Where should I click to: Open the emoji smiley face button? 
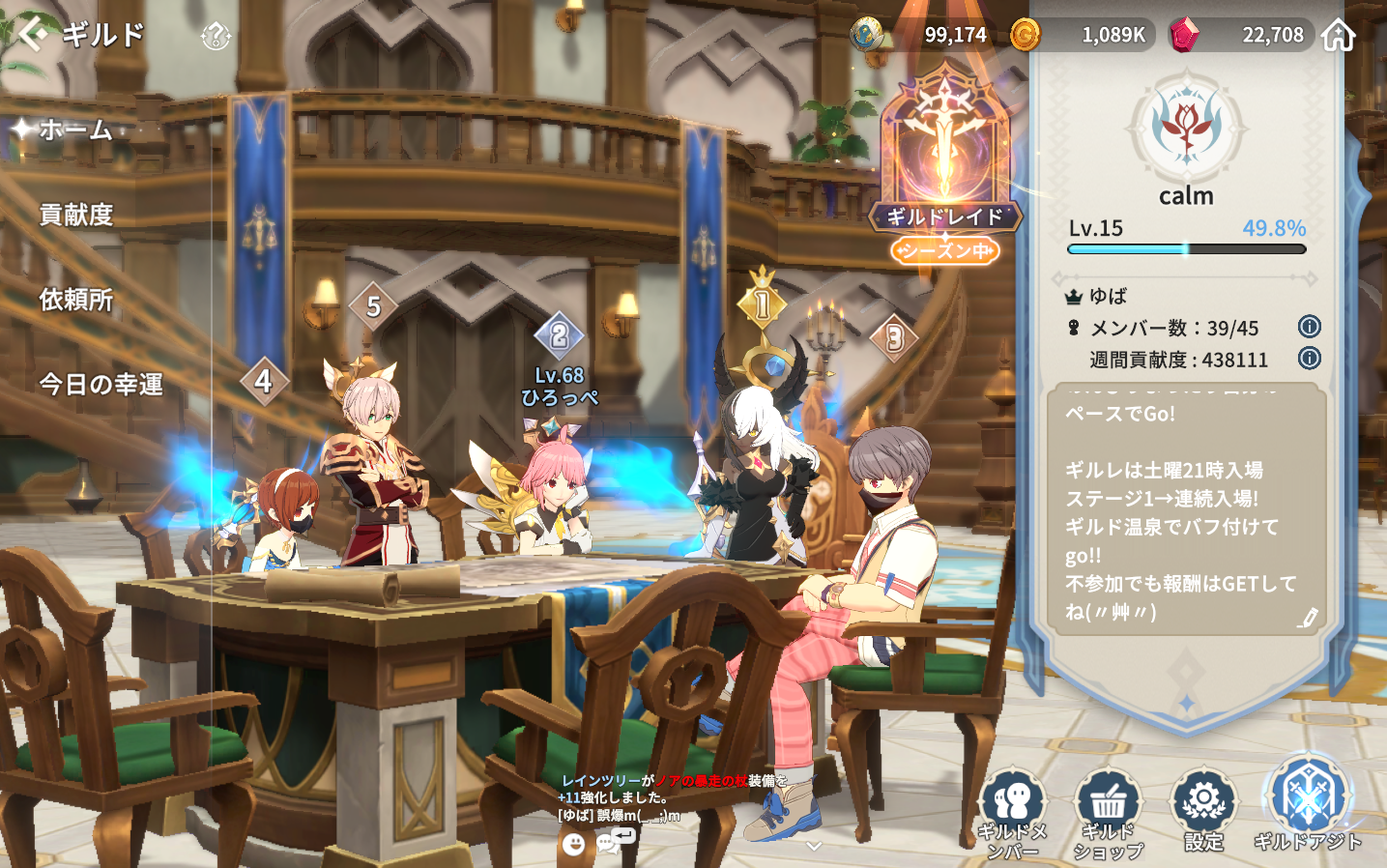click(x=574, y=844)
